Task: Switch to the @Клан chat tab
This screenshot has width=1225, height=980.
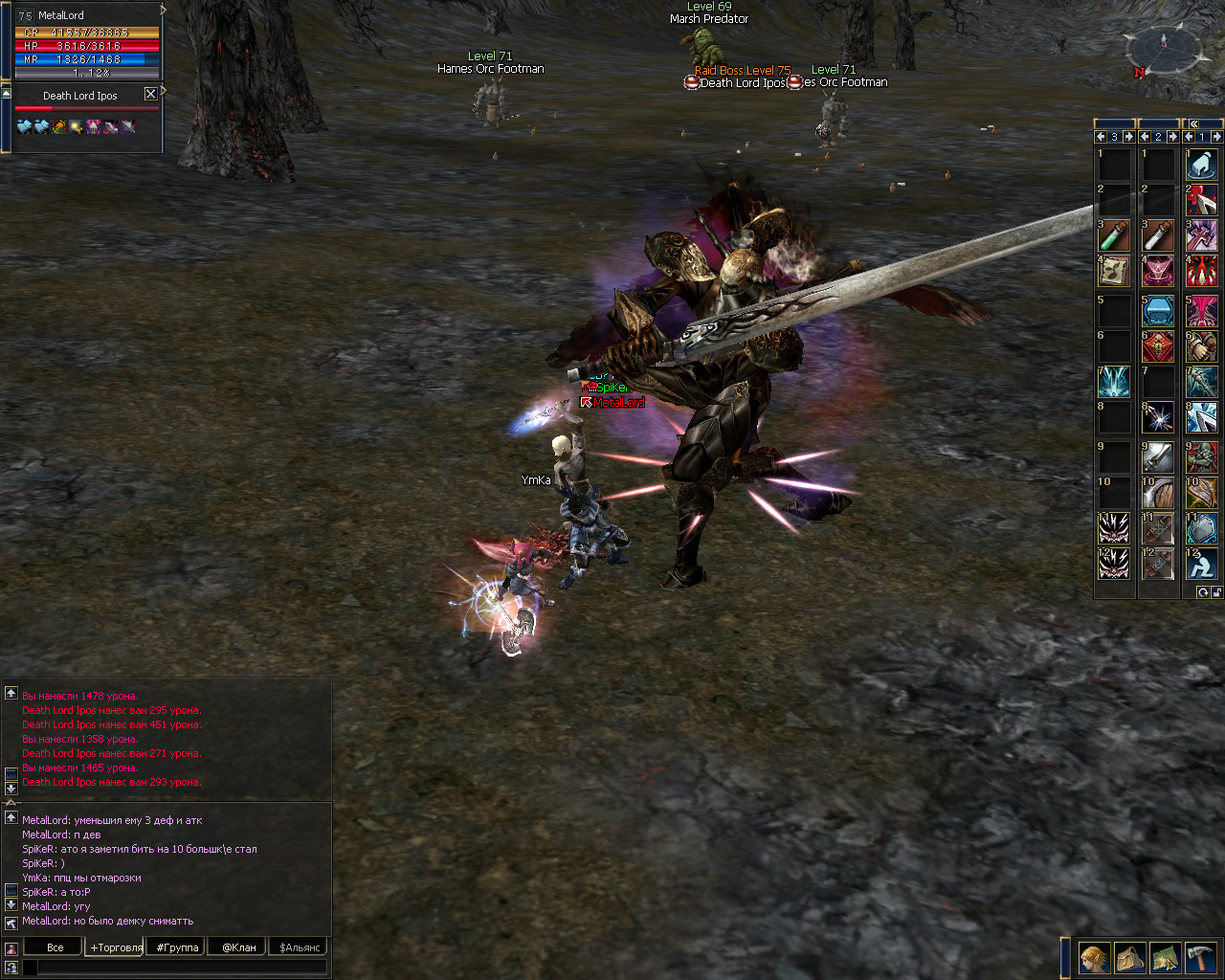Action: pos(238,947)
